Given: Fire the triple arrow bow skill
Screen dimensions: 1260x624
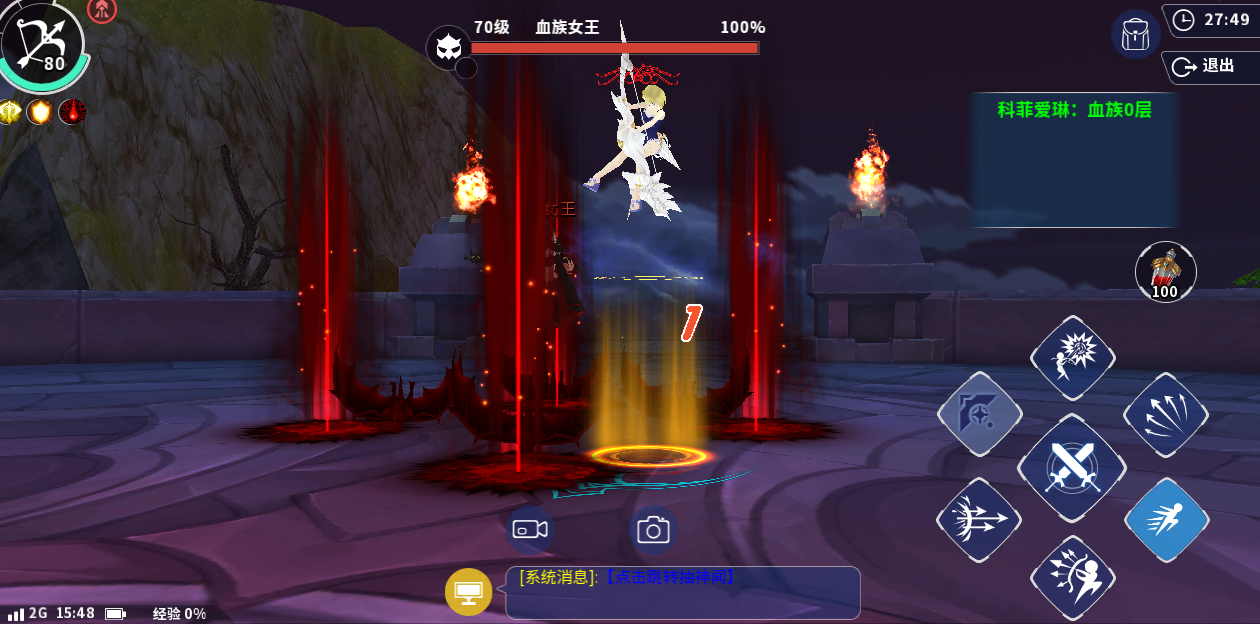Looking at the screenshot, I should tap(979, 520).
